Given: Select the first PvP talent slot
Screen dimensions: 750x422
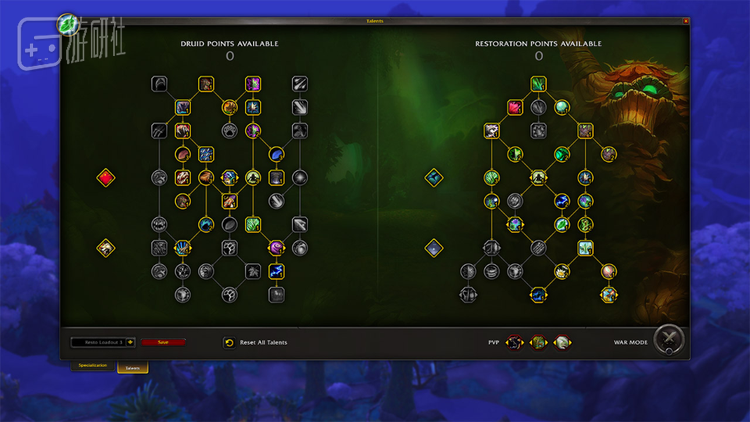Looking at the screenshot, I should [x=515, y=342].
